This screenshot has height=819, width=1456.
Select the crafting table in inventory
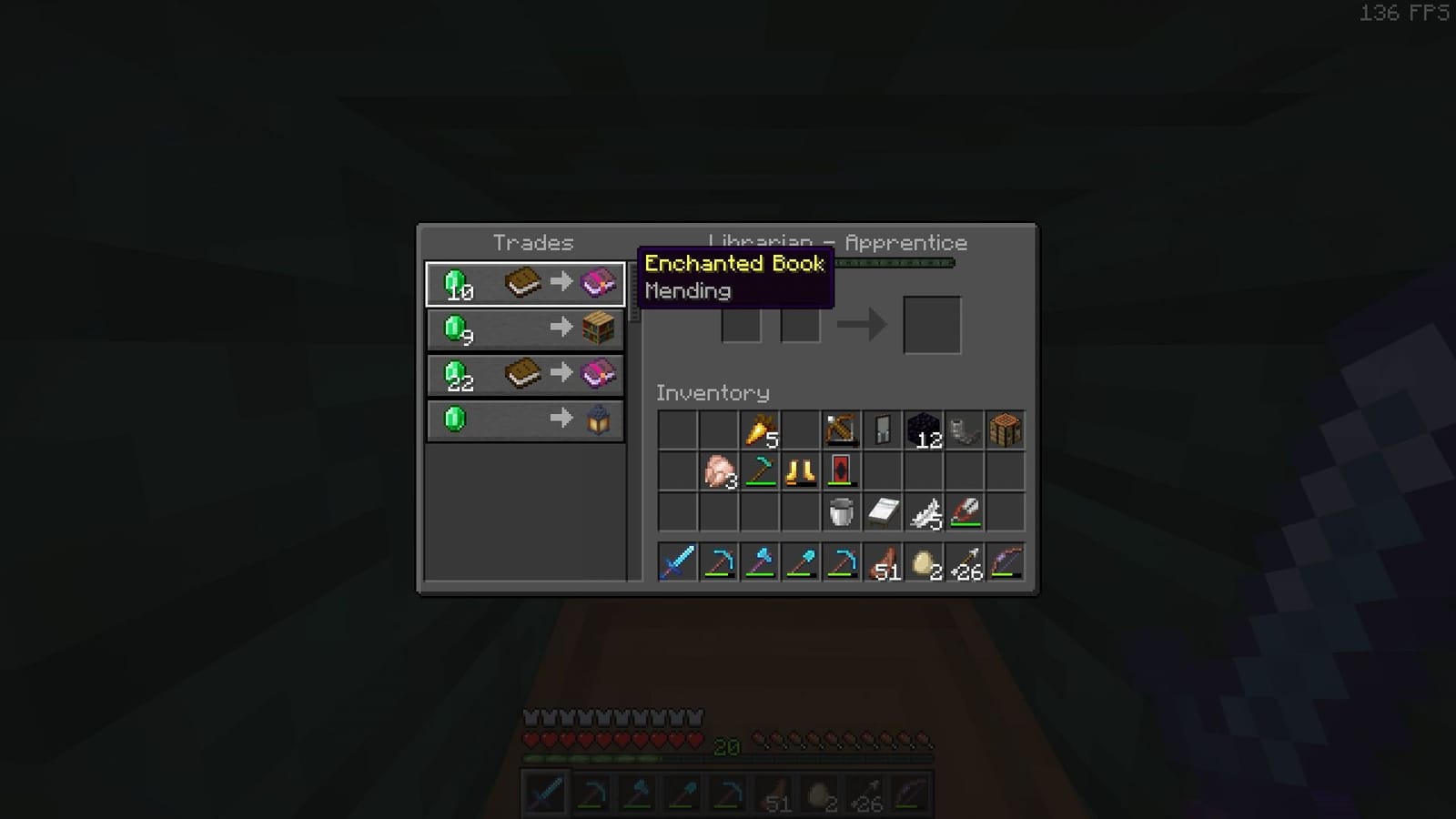point(1006,430)
